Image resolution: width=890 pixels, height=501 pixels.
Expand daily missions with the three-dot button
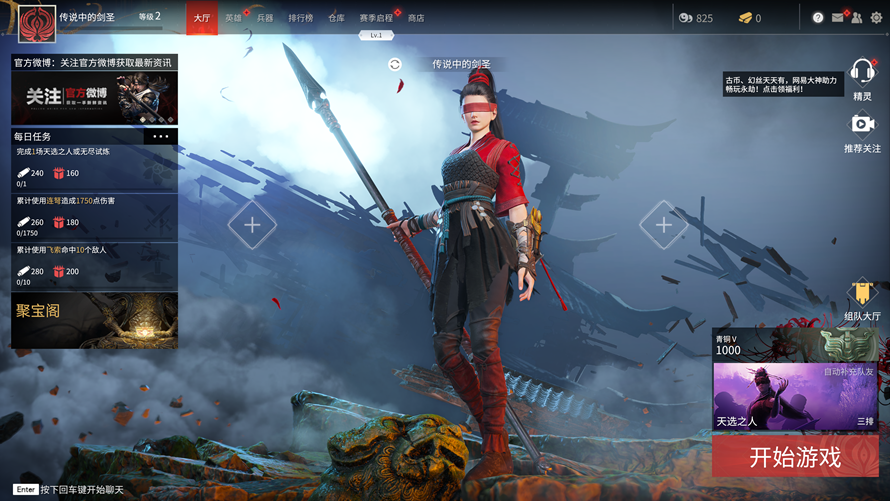click(161, 136)
